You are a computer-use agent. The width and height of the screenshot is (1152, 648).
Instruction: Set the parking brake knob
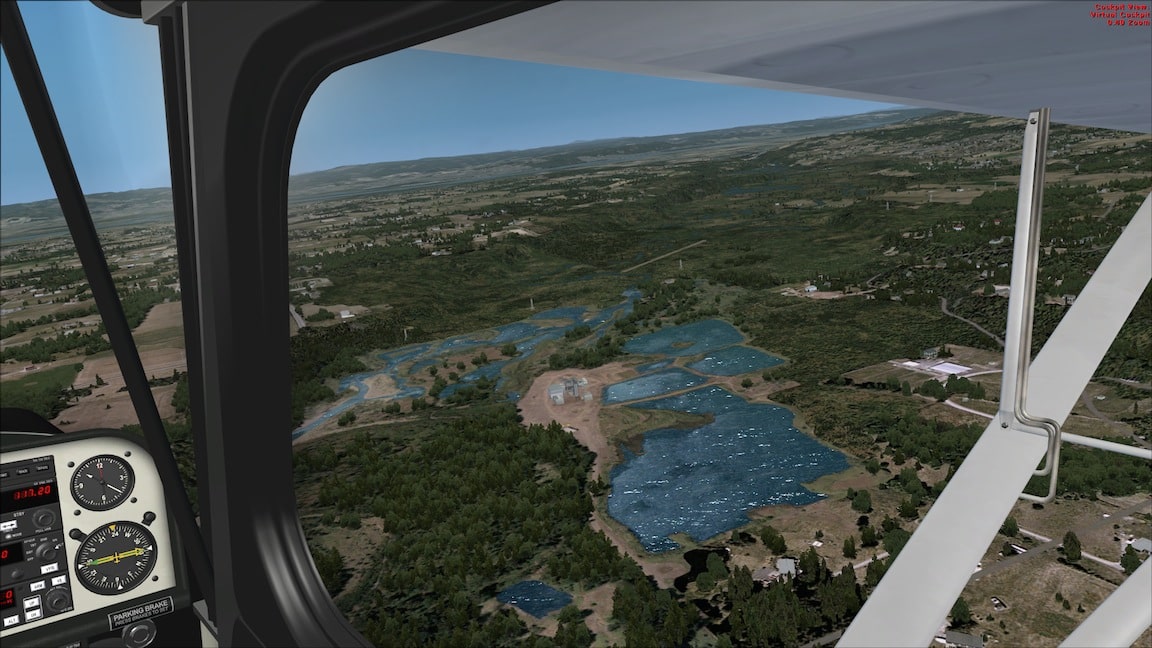[140, 634]
